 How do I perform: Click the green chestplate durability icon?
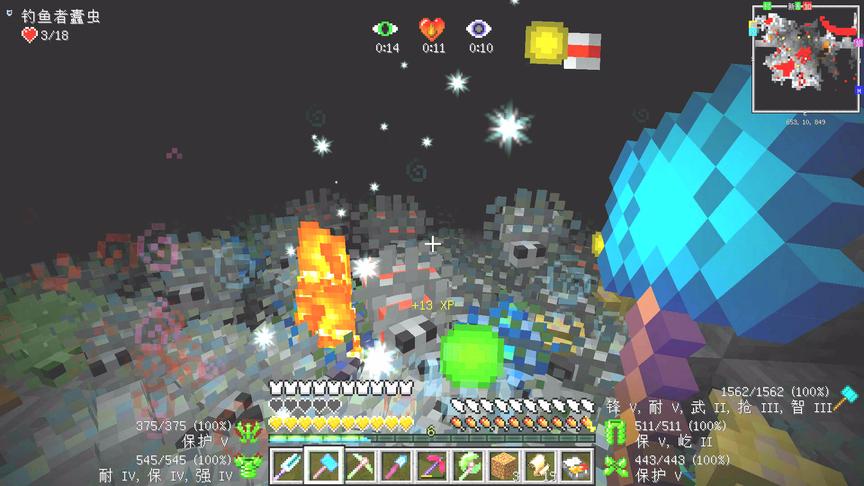pyautogui.click(x=249, y=464)
